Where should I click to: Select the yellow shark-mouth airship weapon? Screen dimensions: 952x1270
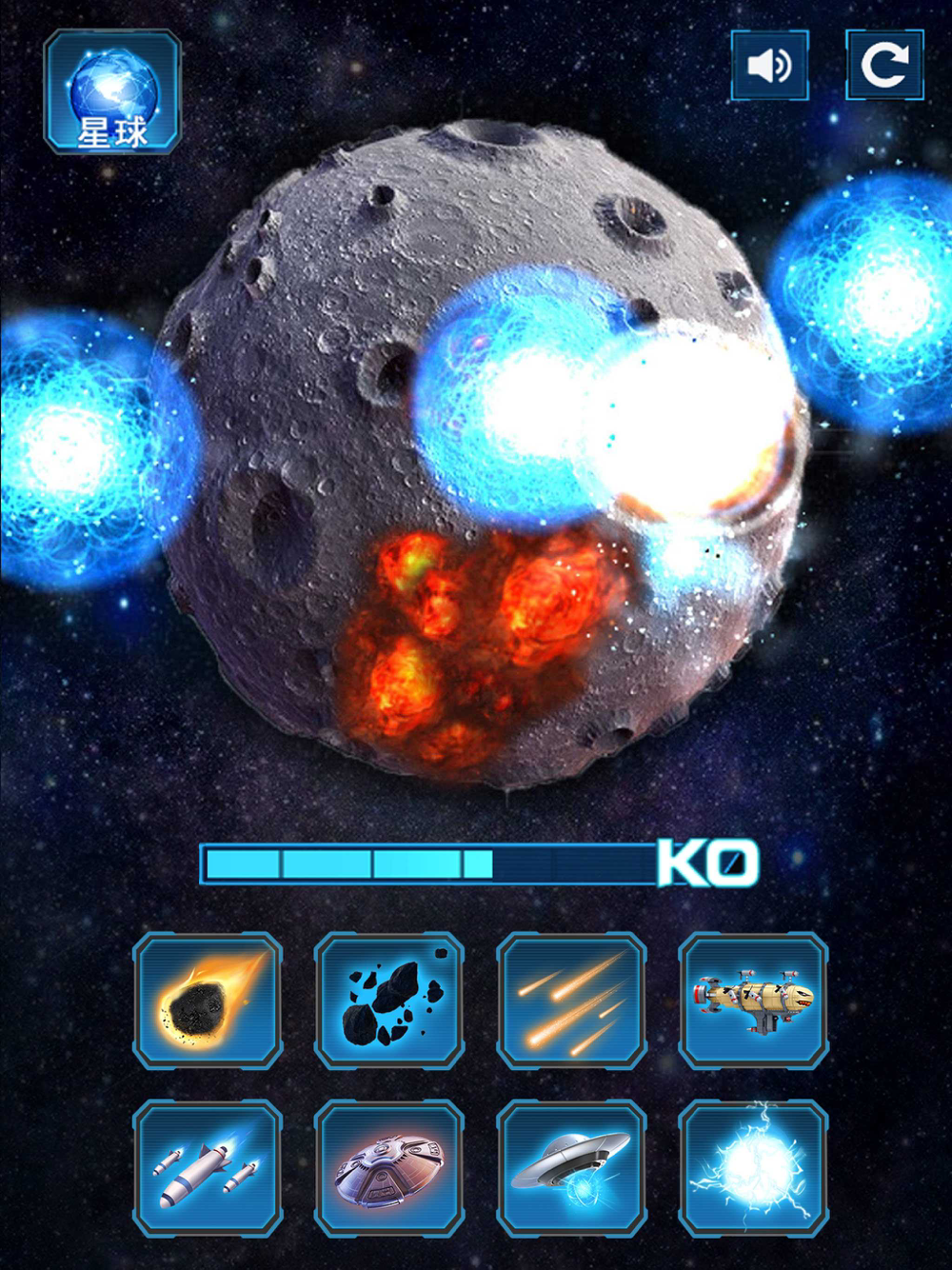pyautogui.click(x=753, y=1001)
